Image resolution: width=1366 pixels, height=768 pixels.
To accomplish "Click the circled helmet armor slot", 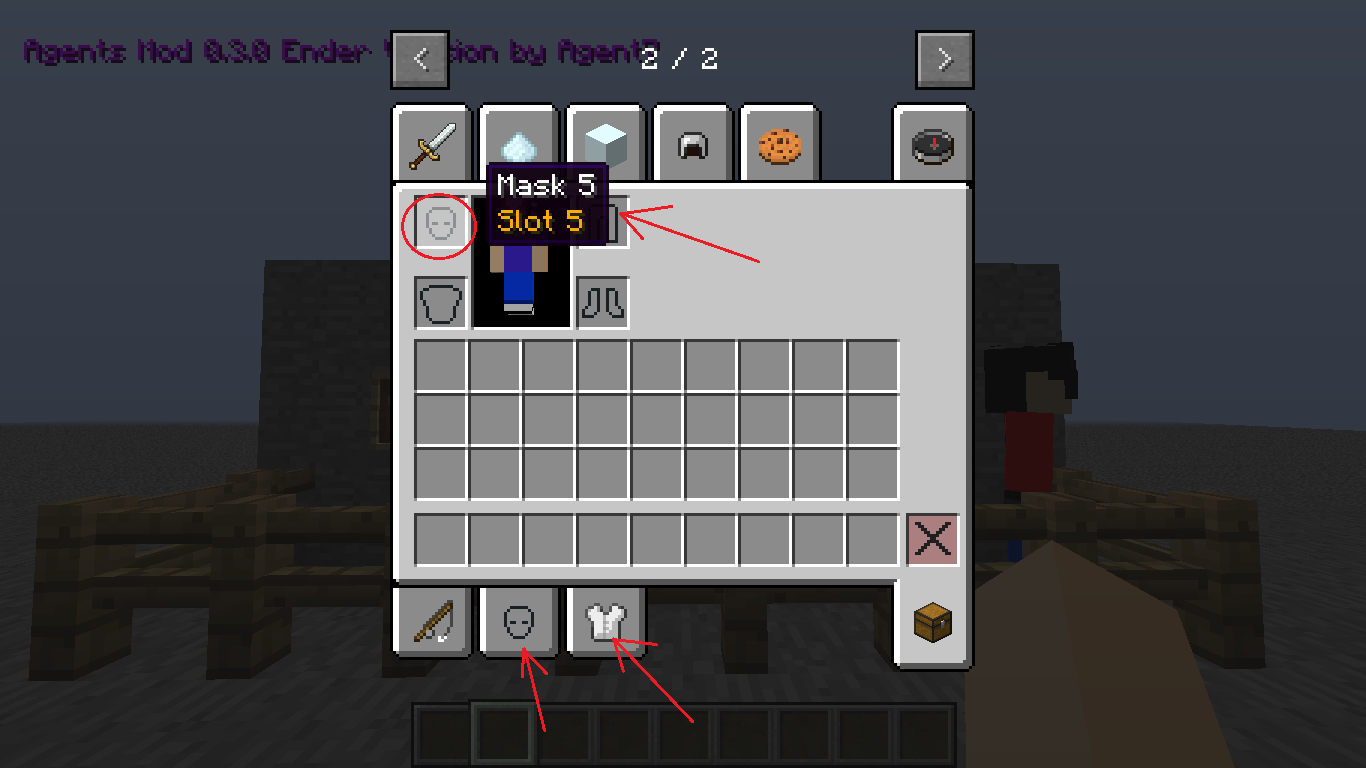I will tap(438, 224).
